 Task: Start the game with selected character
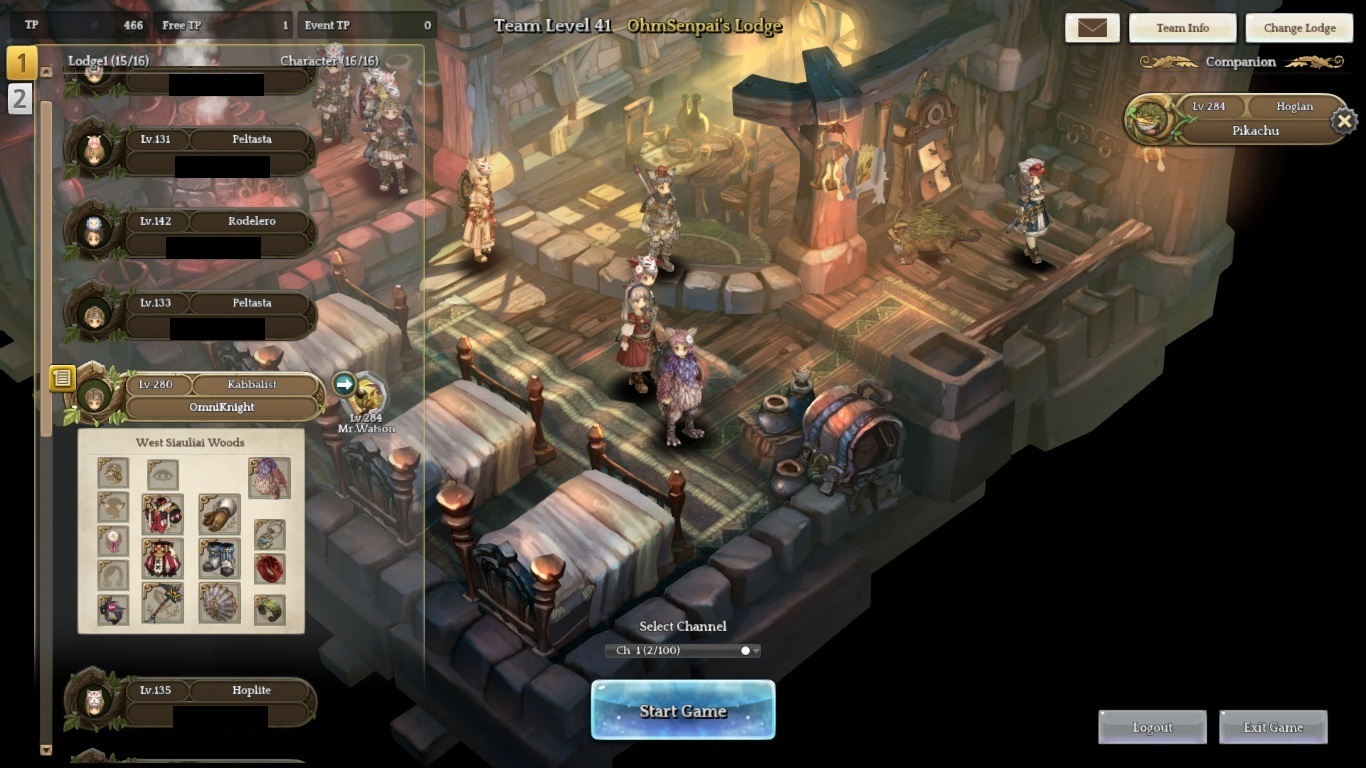pyautogui.click(x=683, y=711)
